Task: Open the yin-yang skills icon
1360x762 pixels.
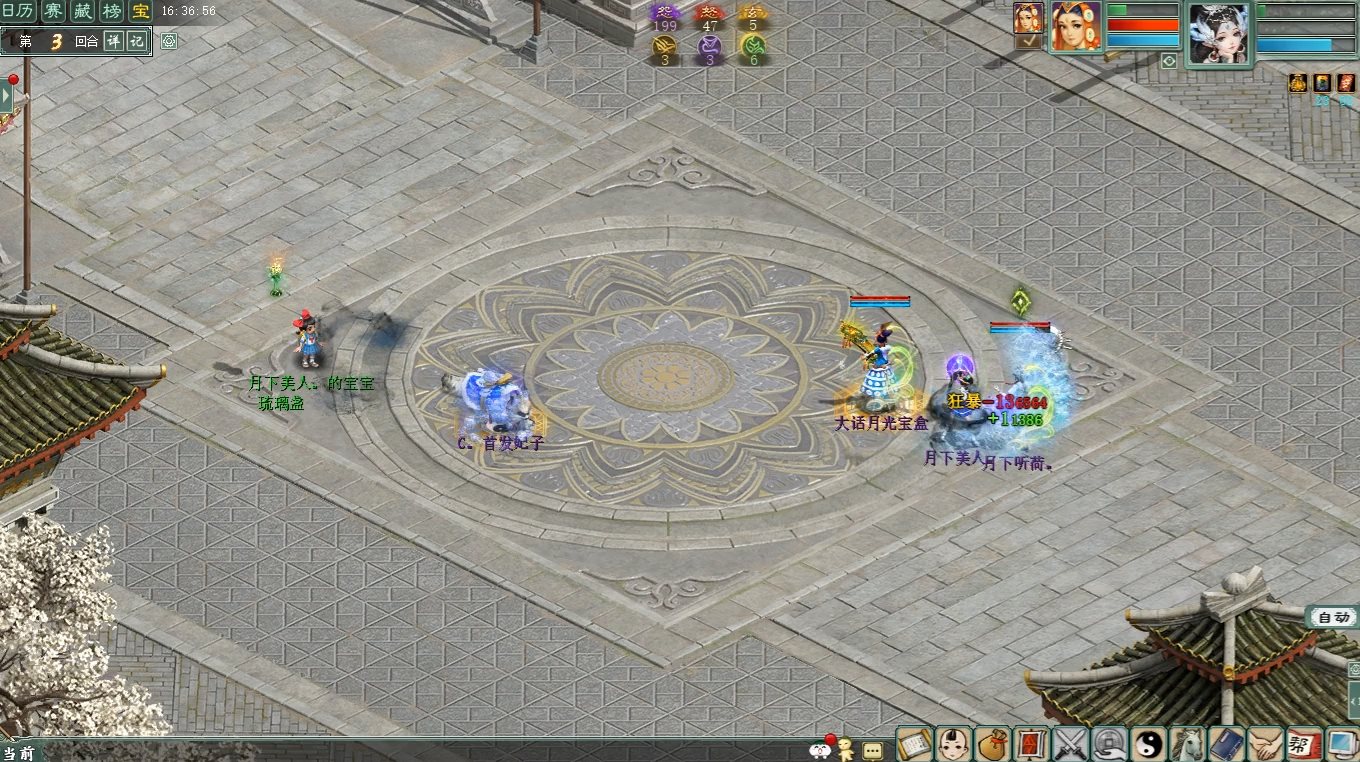Action: pos(1149,743)
